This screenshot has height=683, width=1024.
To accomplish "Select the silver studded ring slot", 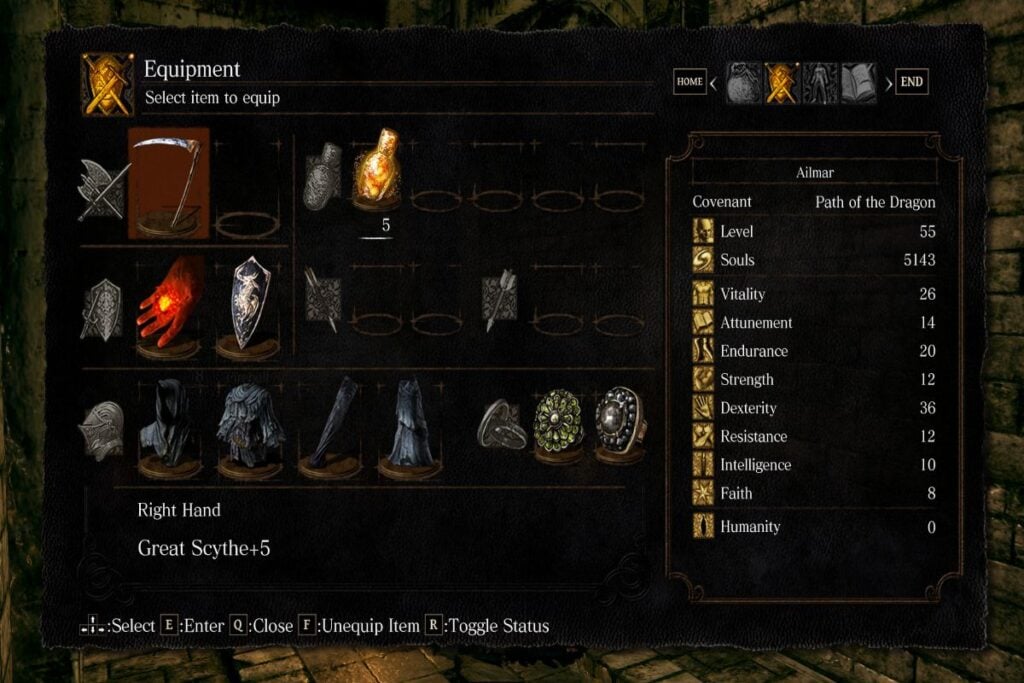I will [619, 424].
